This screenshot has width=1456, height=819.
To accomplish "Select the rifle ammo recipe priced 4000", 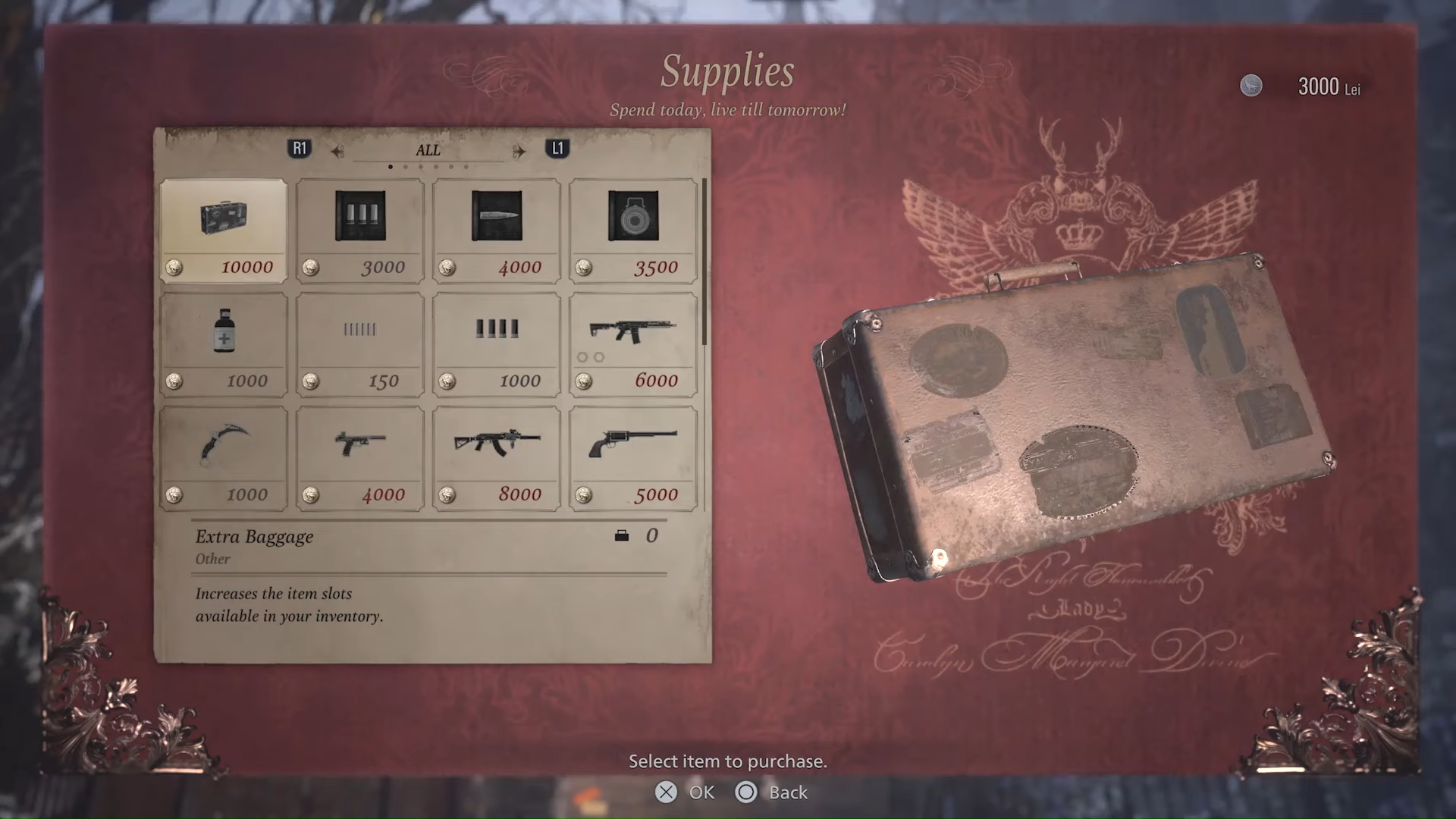I will click(x=496, y=227).
